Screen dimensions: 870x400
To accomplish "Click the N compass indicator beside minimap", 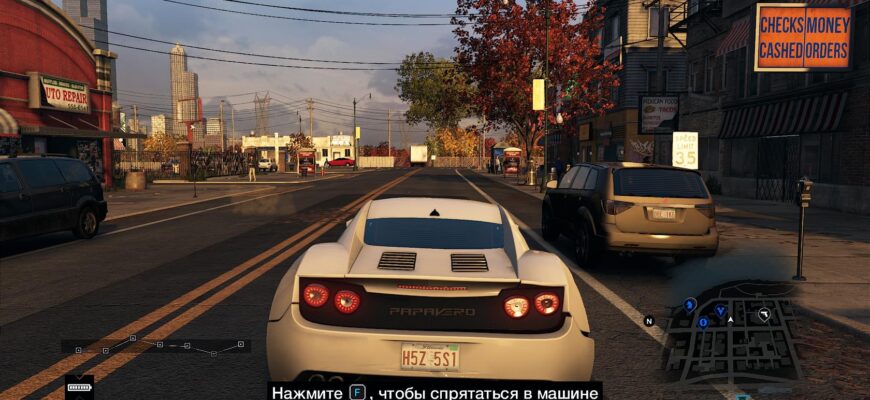I will pyautogui.click(x=649, y=321).
